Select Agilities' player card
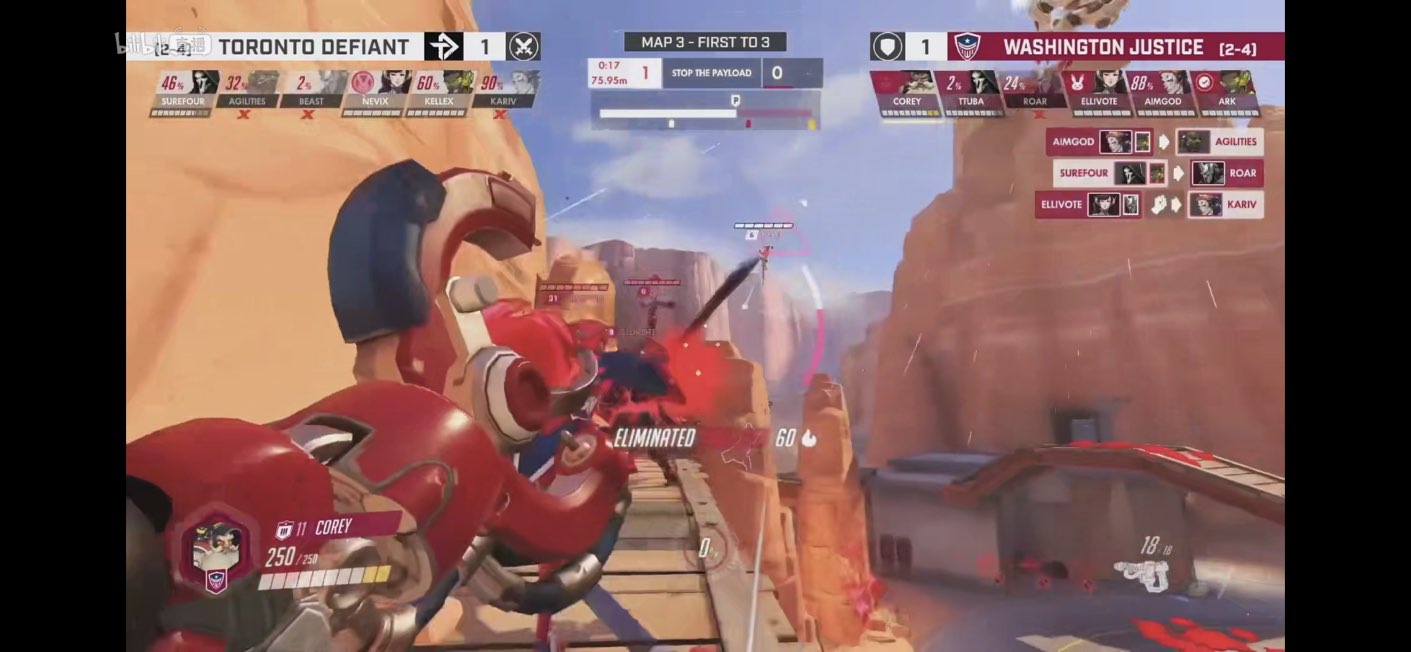The image size is (1411, 652). click(246, 91)
